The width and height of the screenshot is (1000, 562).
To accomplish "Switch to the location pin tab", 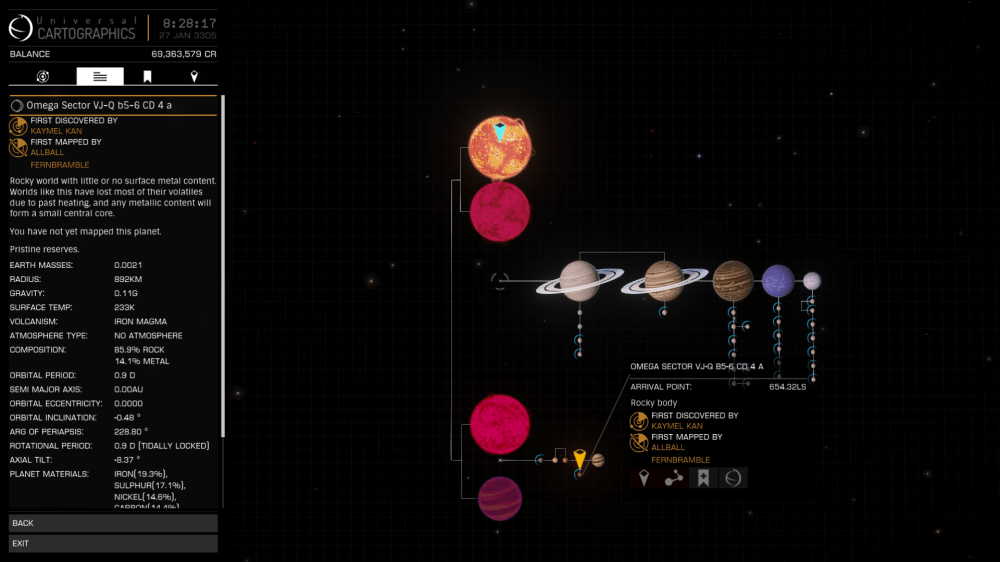I will (x=194, y=77).
